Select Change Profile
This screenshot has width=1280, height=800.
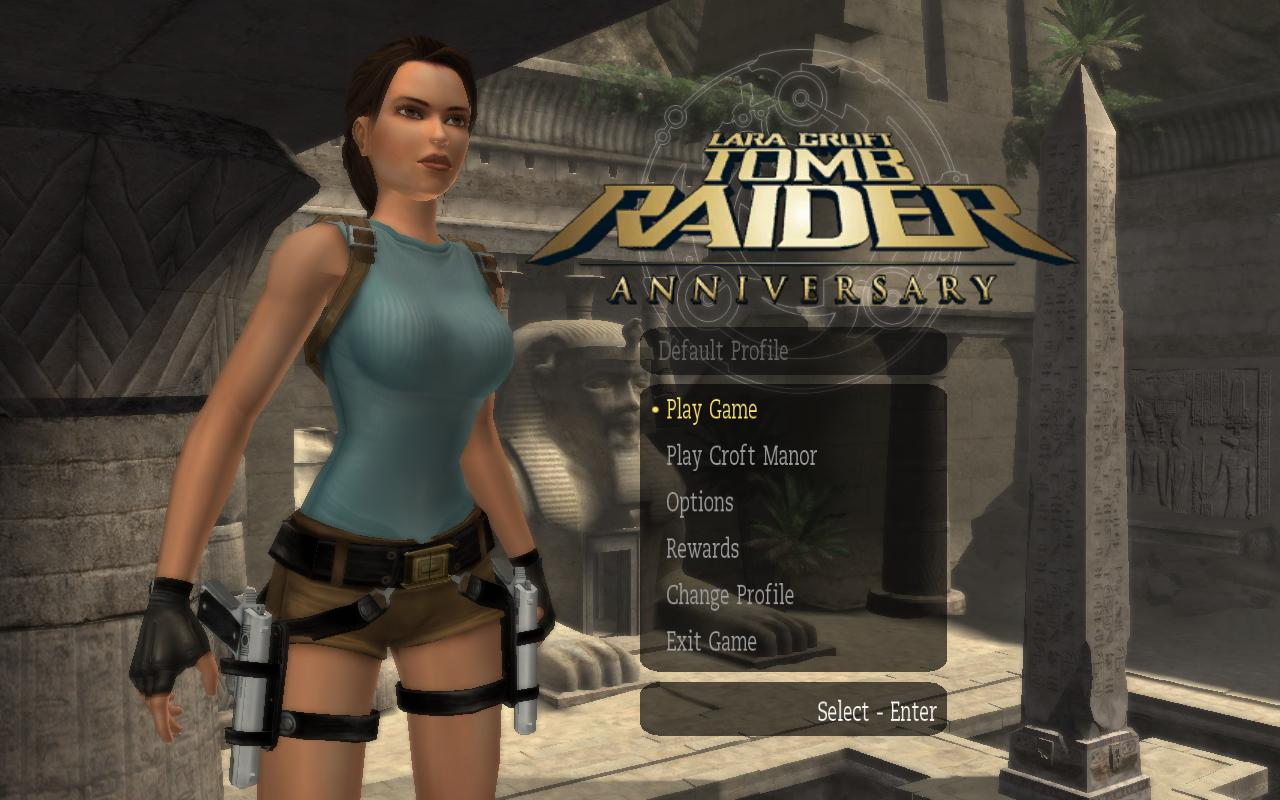click(729, 595)
